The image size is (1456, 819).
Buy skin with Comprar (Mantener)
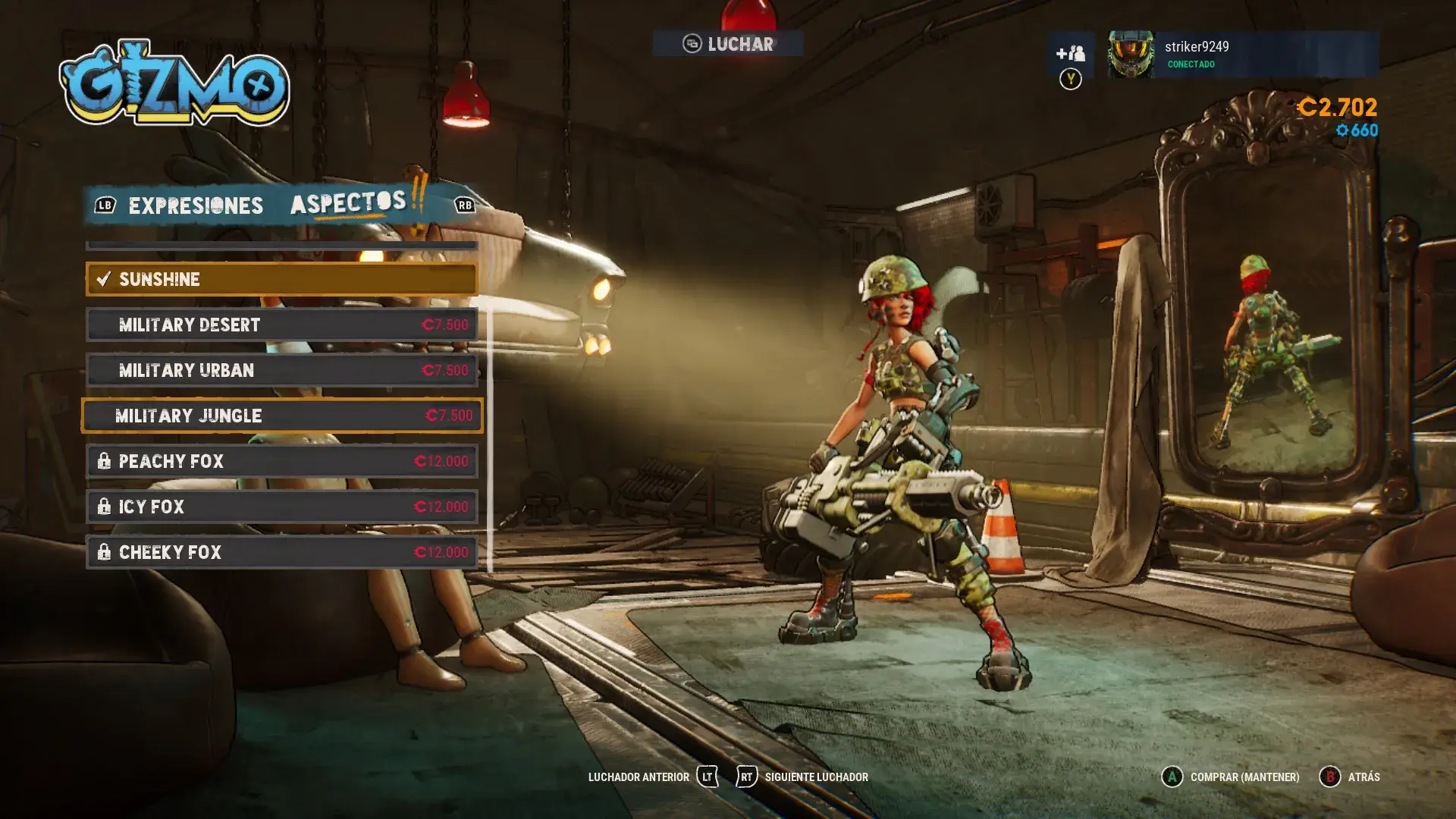click(x=1230, y=777)
